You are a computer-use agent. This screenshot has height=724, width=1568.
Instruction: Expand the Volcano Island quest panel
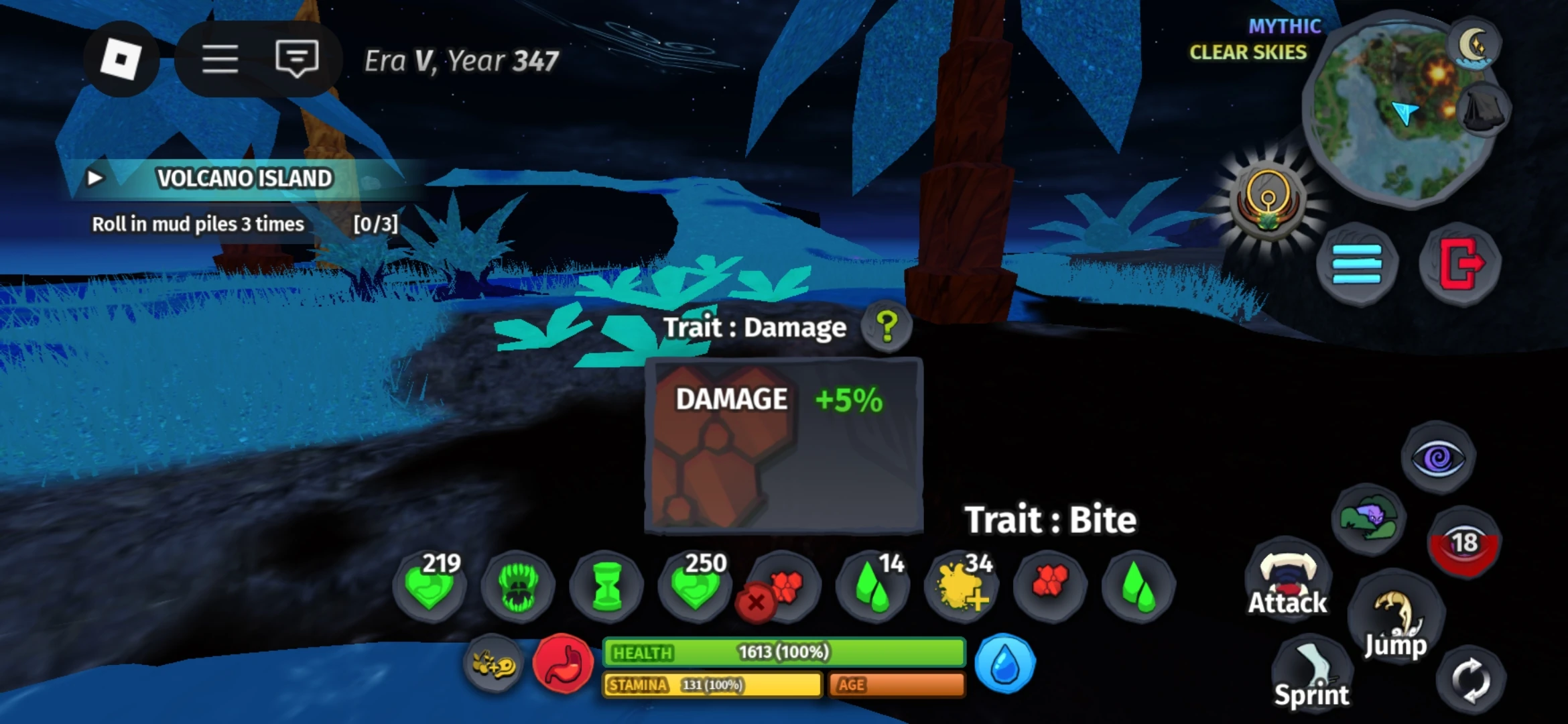tap(95, 178)
